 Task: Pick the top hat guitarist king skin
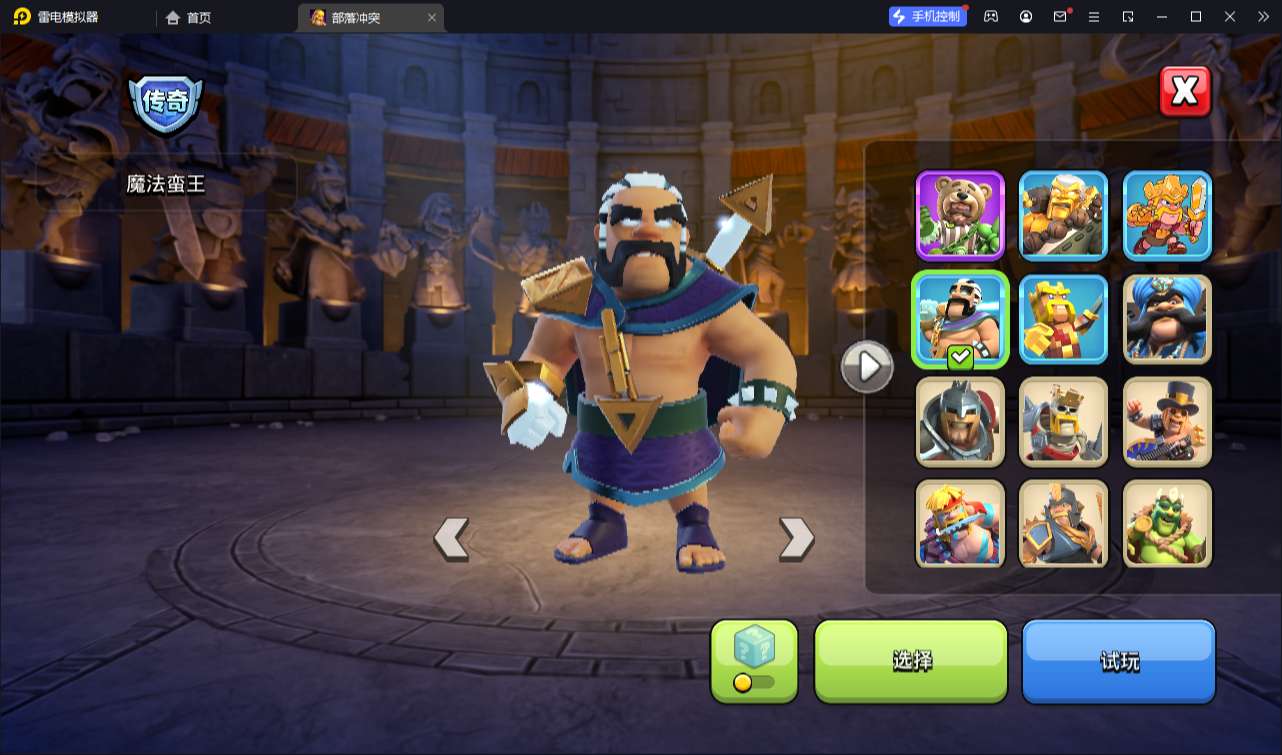tap(1167, 421)
